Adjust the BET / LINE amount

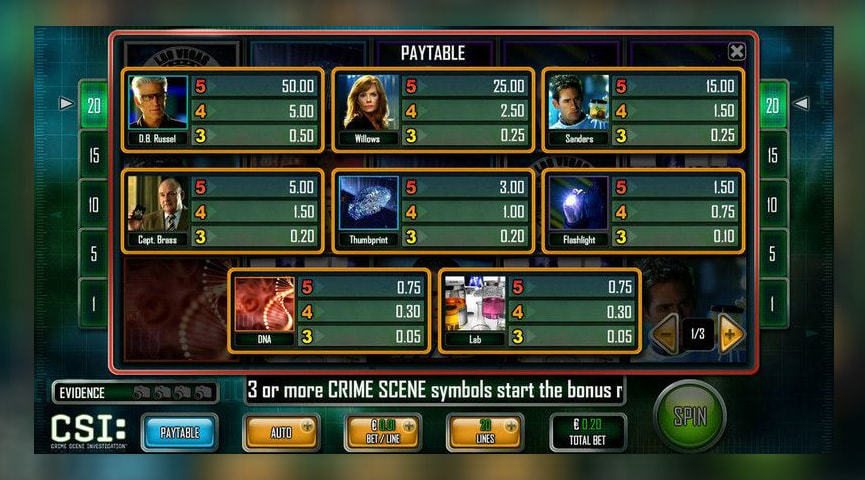pyautogui.click(x=383, y=432)
